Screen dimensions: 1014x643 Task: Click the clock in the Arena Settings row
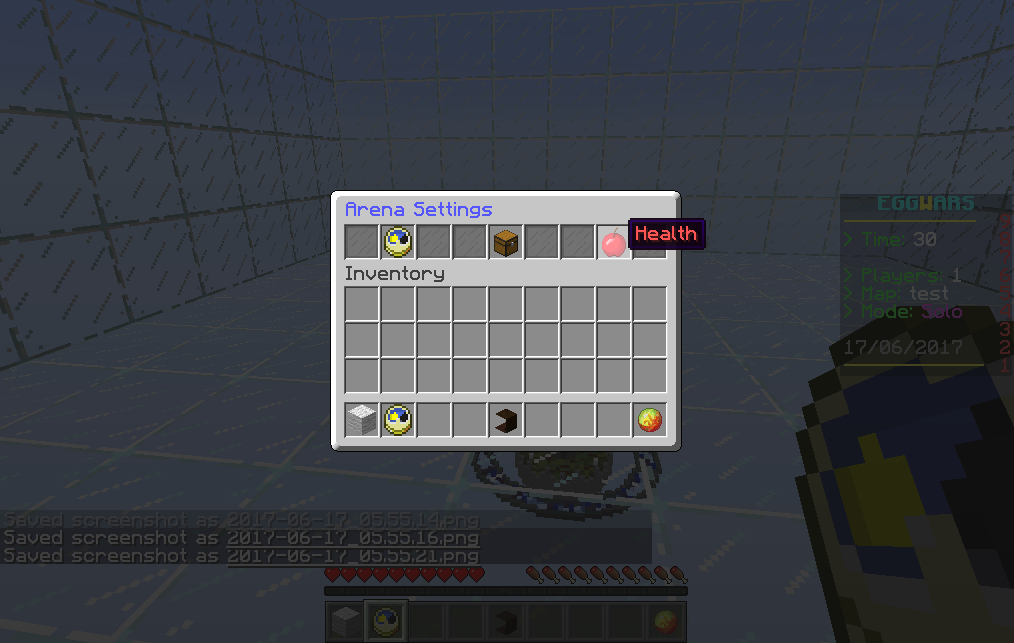click(x=397, y=241)
